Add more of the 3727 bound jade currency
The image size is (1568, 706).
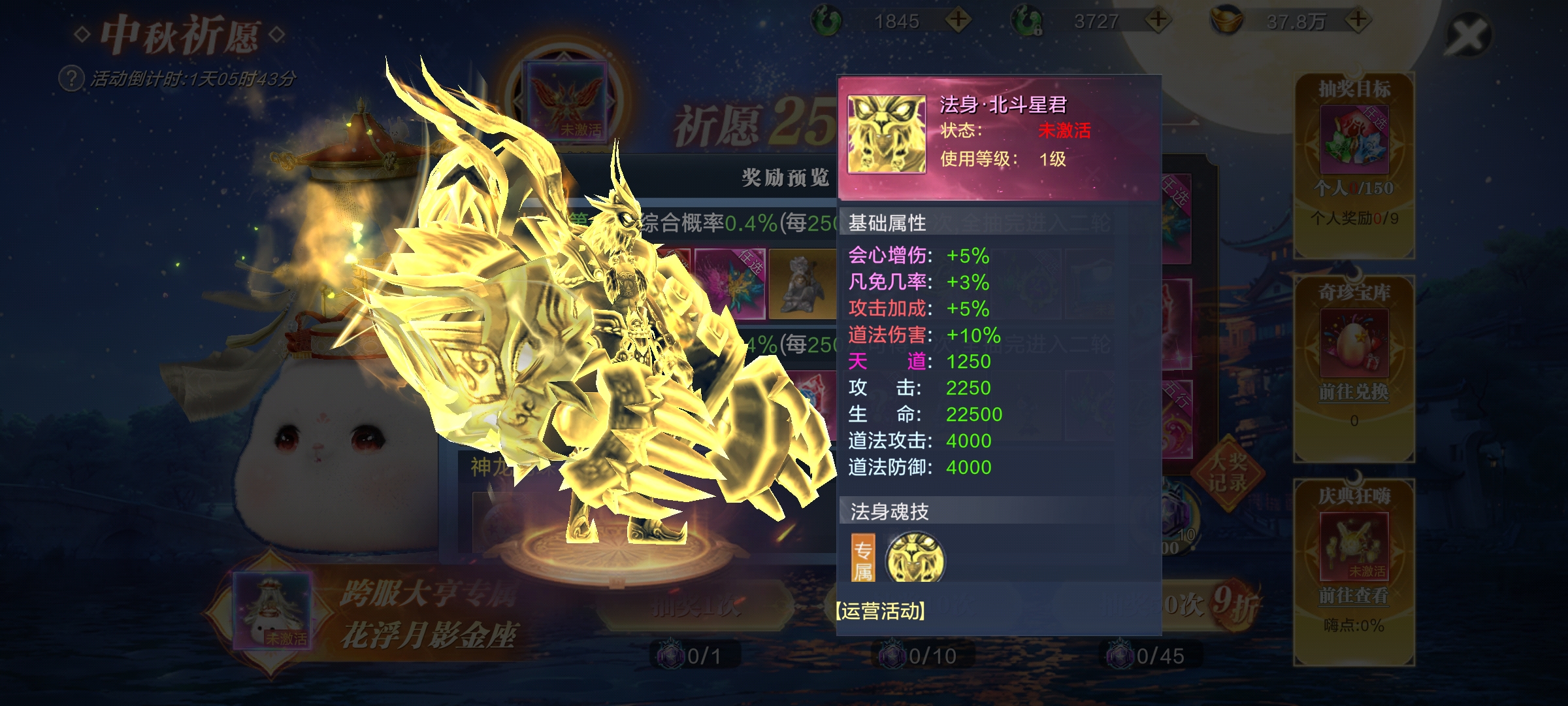tap(1158, 20)
